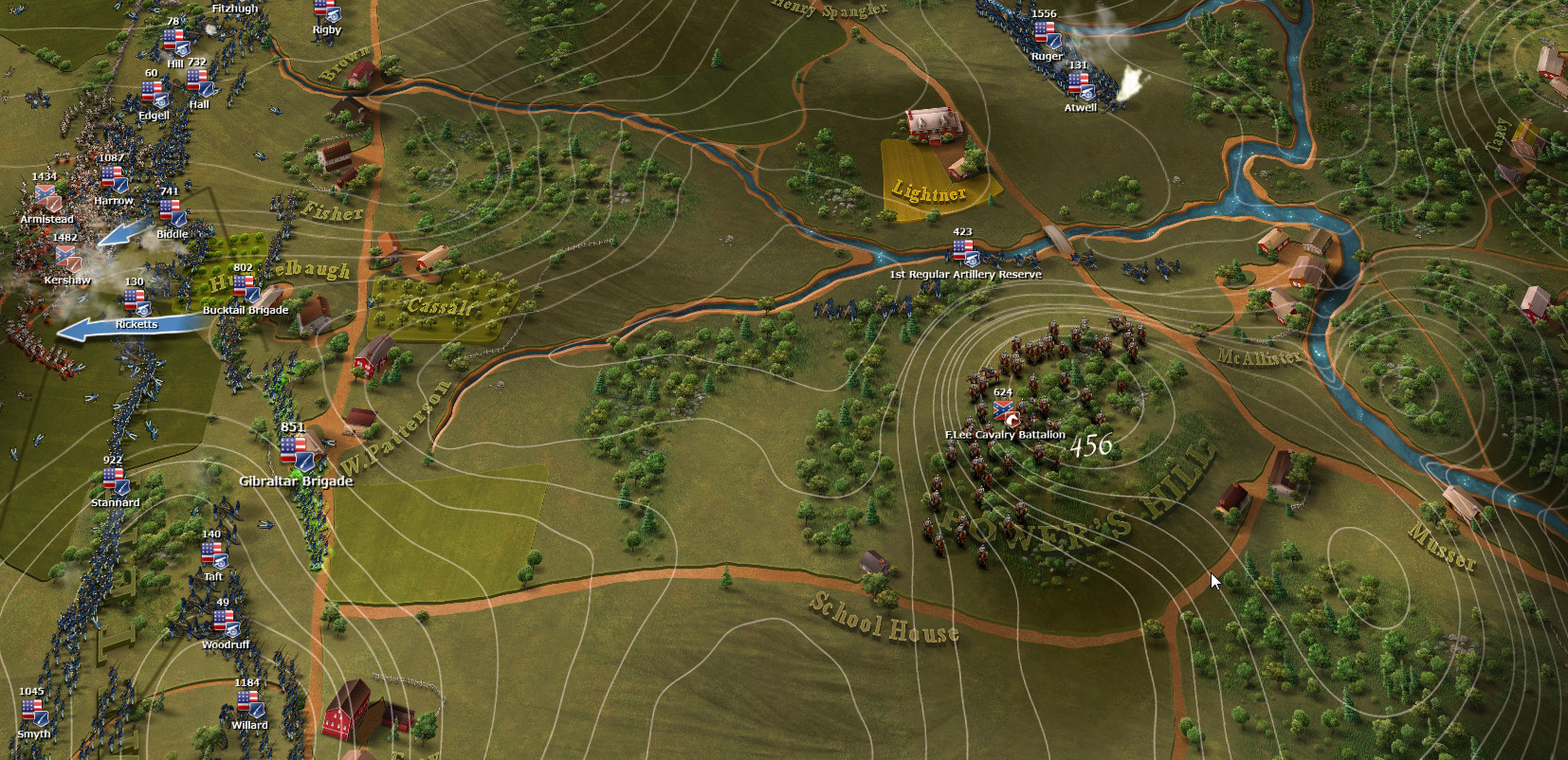1568x760 pixels.
Task: Select the Taft artillery flag marker
Action: coord(213,554)
